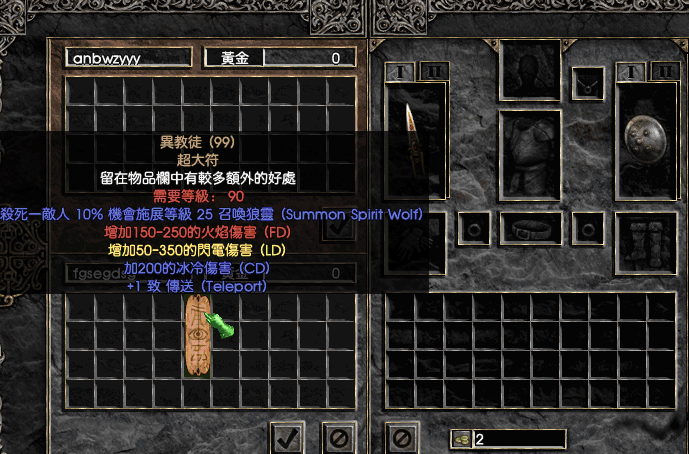Open the gold drop button next to the amount
This screenshot has width=689, height=454.
461,438
